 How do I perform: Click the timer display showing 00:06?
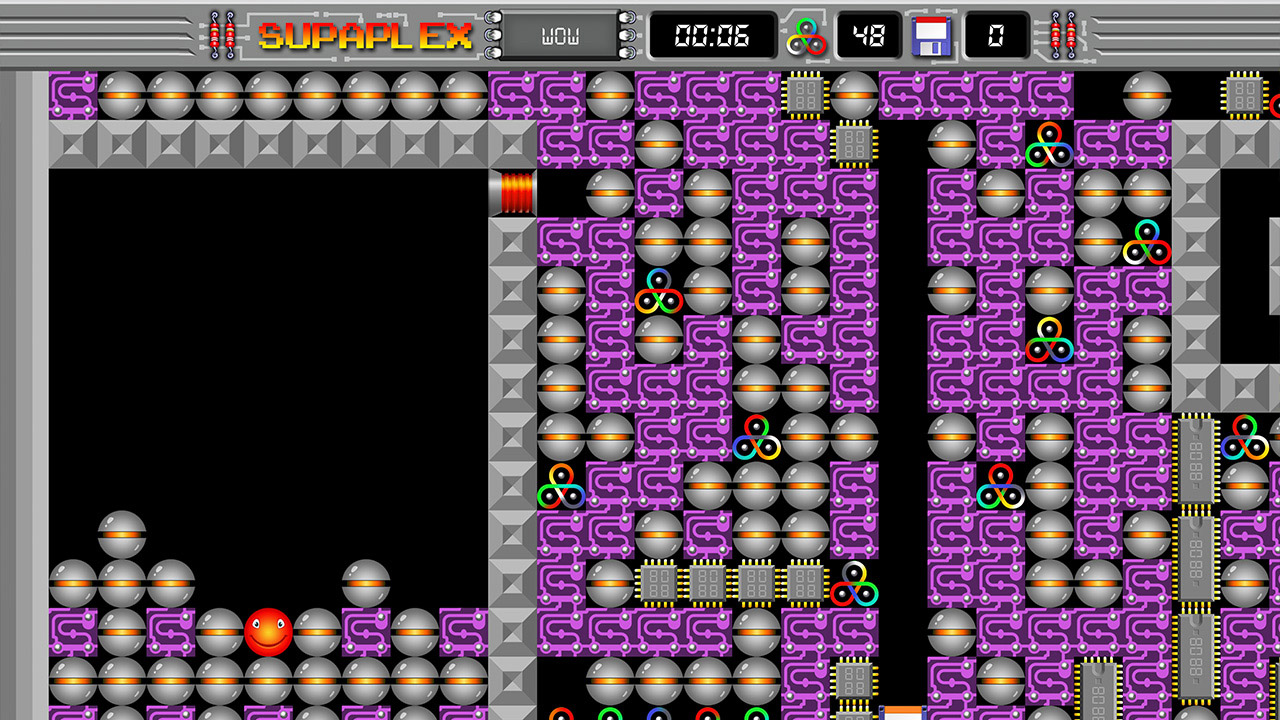712,37
